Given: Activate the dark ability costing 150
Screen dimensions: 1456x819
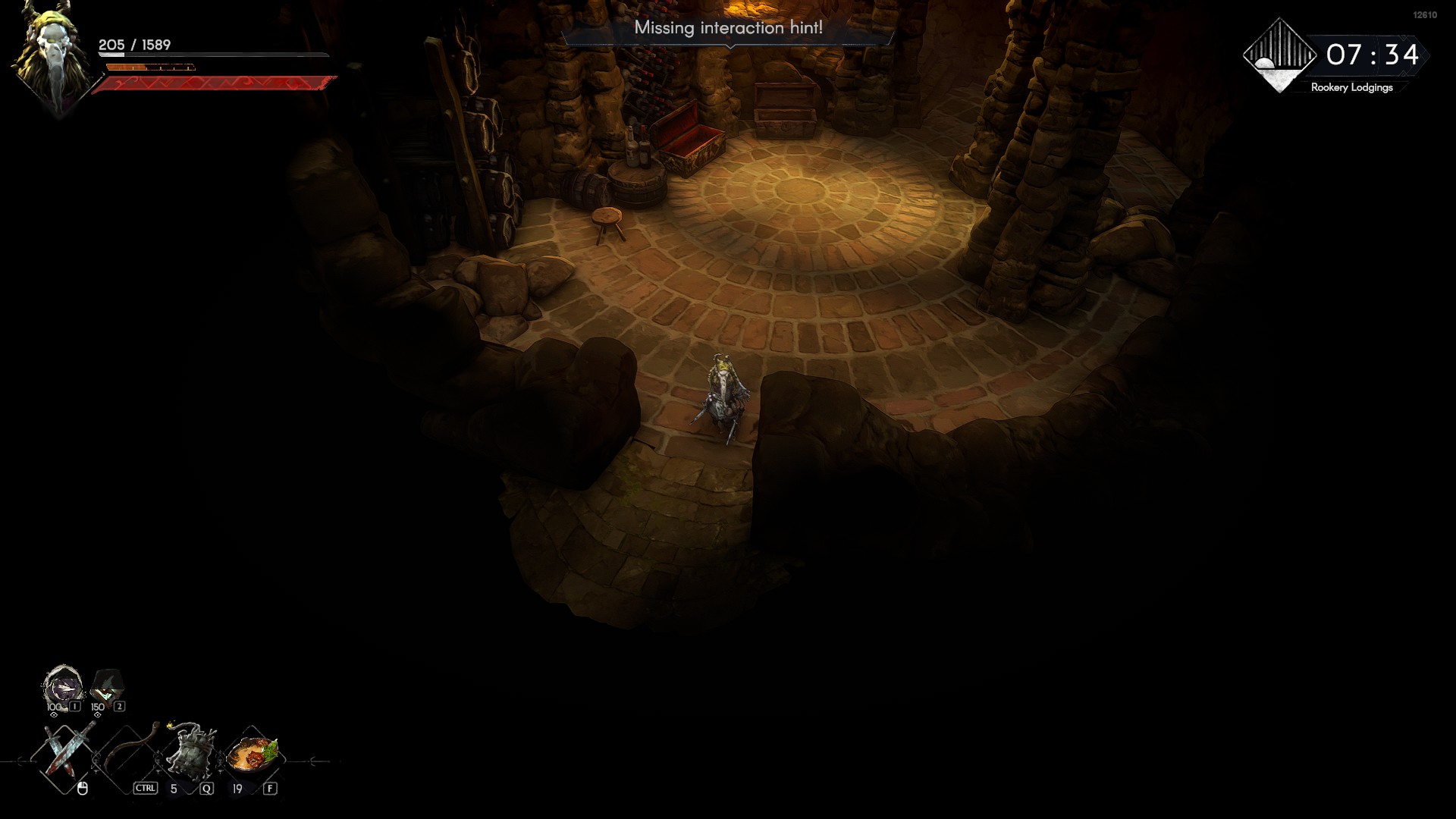Looking at the screenshot, I should click(107, 686).
